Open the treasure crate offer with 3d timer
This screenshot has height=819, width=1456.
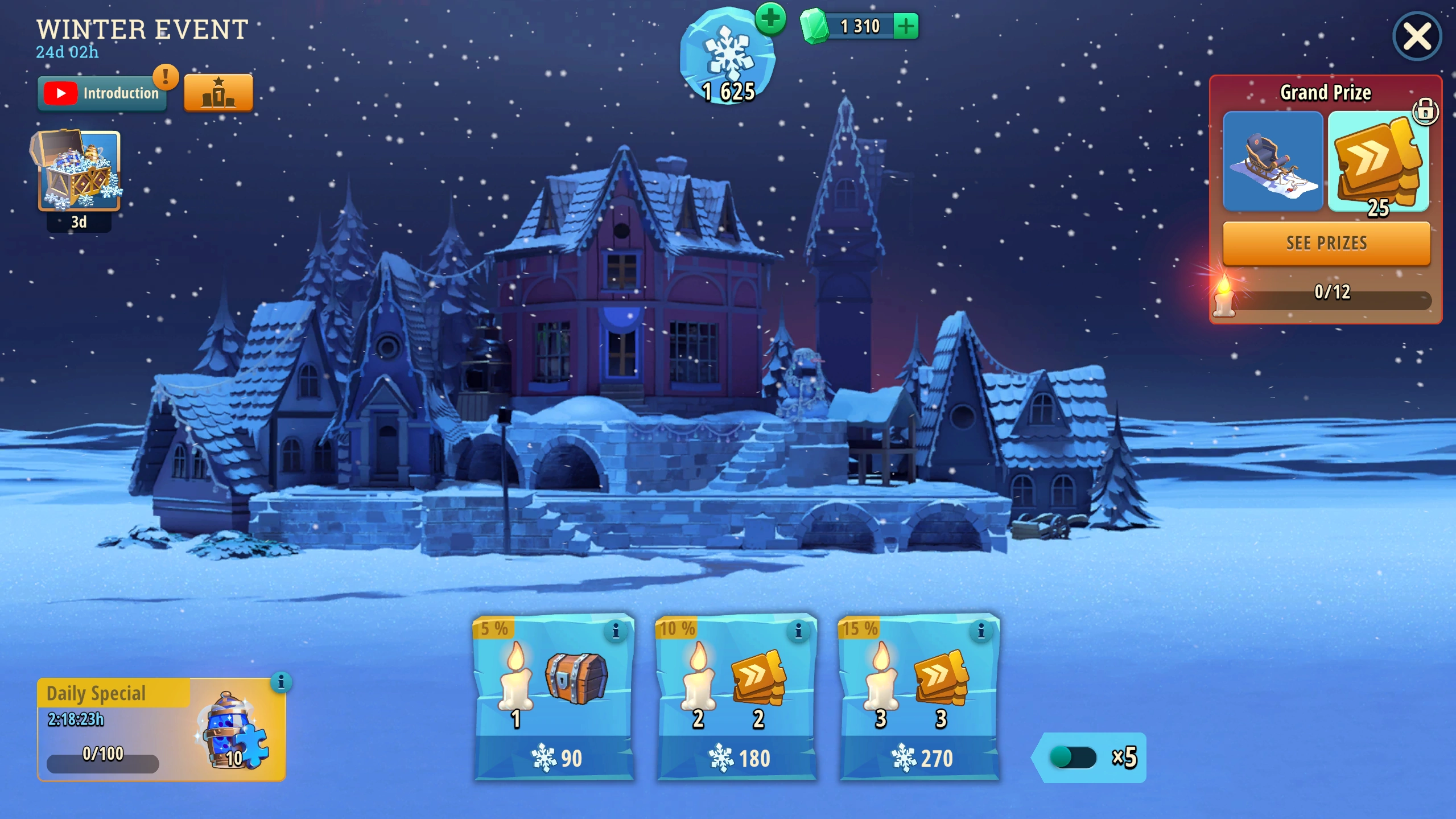(x=78, y=171)
